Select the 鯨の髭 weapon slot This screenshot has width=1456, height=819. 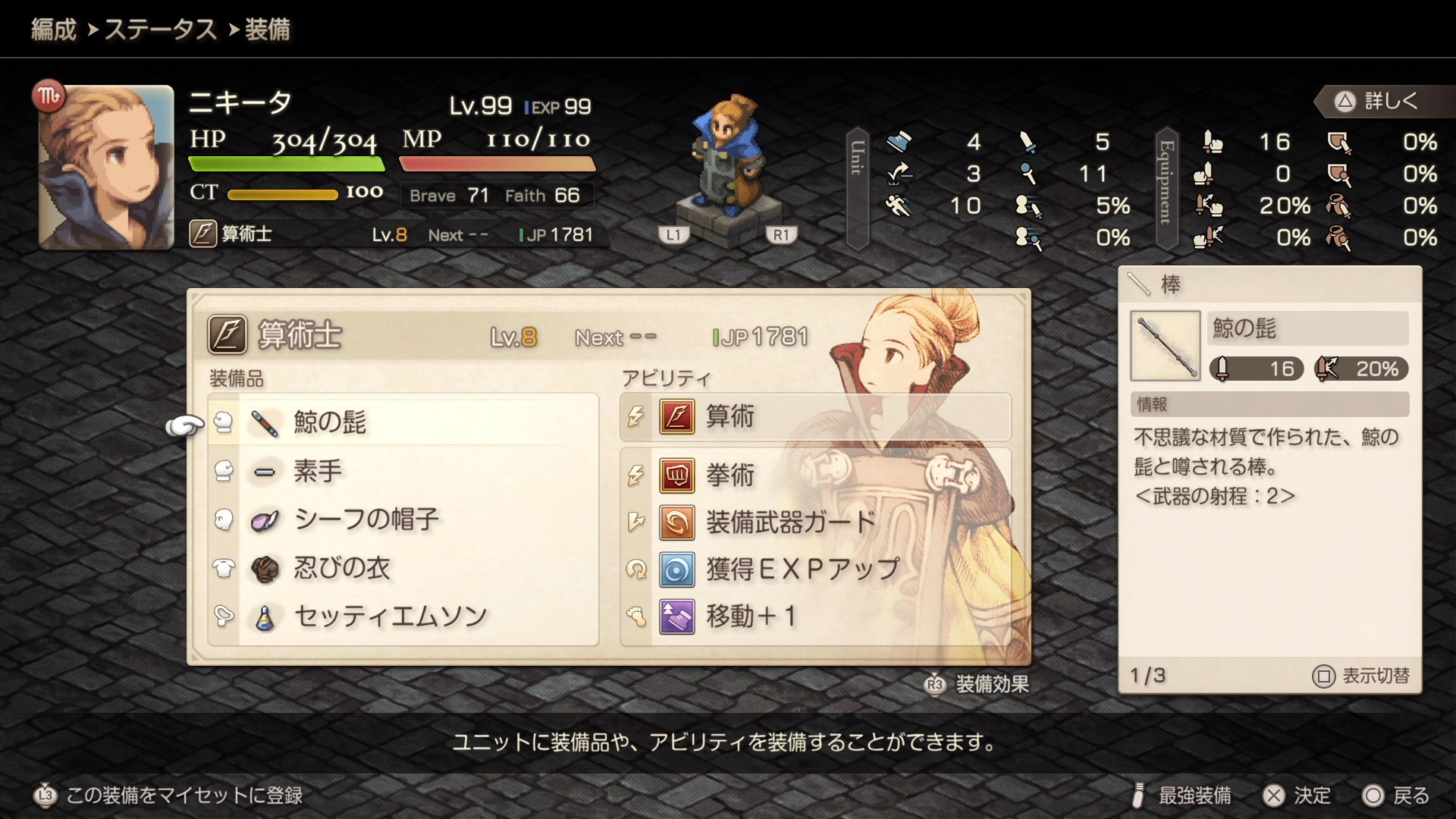[x=403, y=422]
